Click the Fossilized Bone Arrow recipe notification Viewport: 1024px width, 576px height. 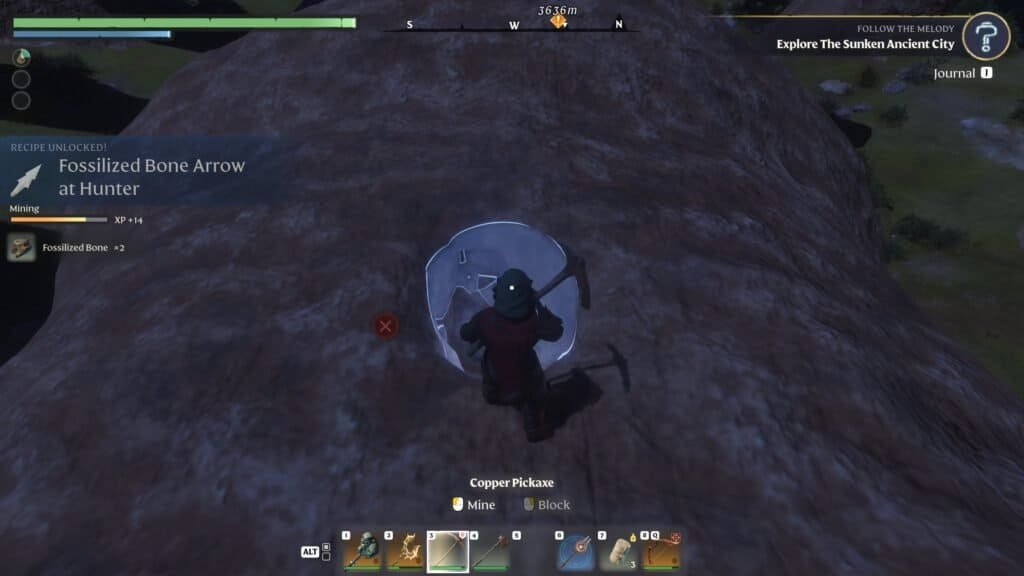point(150,176)
